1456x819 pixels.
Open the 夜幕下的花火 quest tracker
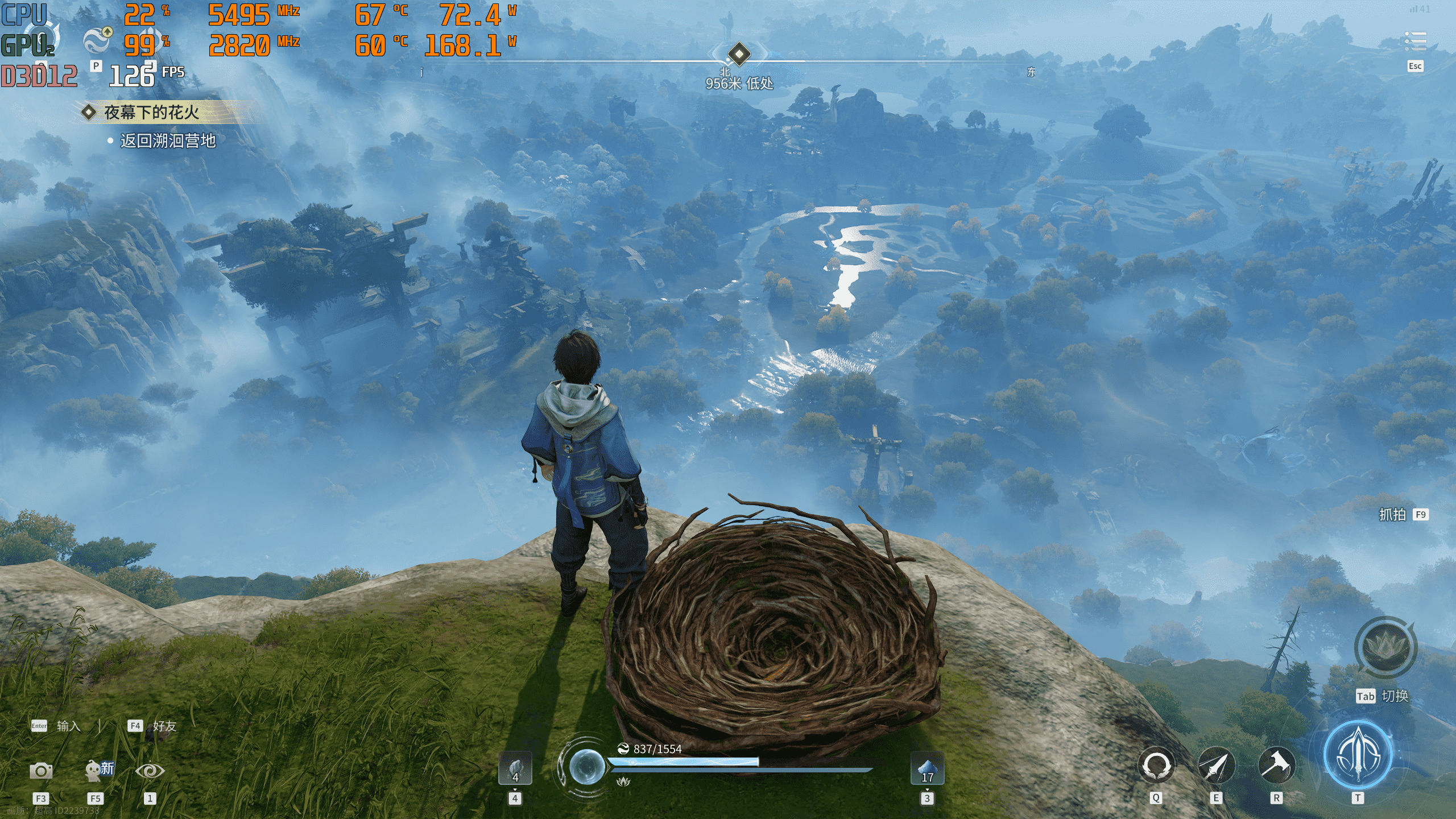point(151,112)
